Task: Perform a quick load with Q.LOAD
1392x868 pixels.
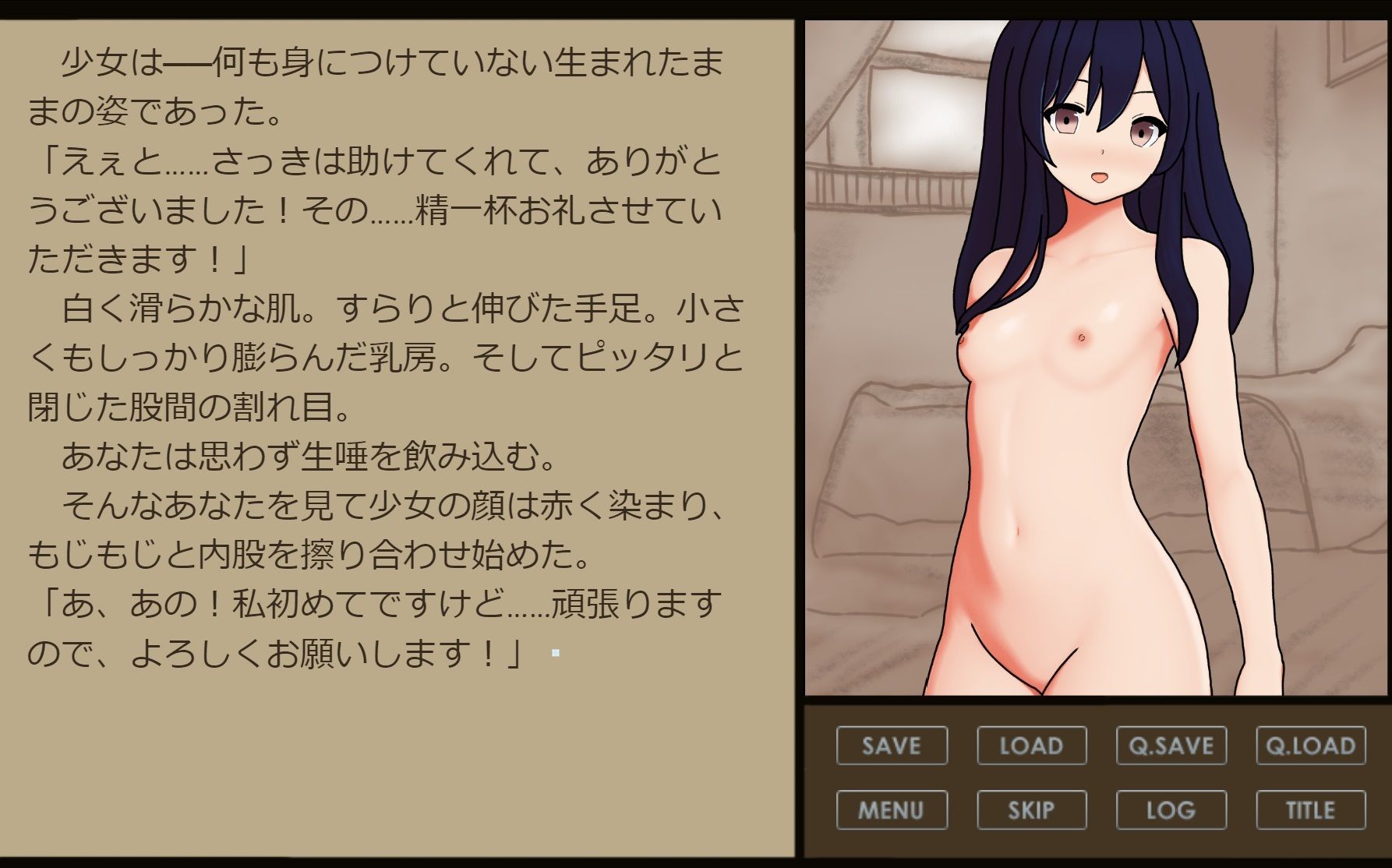Action: [1310, 746]
